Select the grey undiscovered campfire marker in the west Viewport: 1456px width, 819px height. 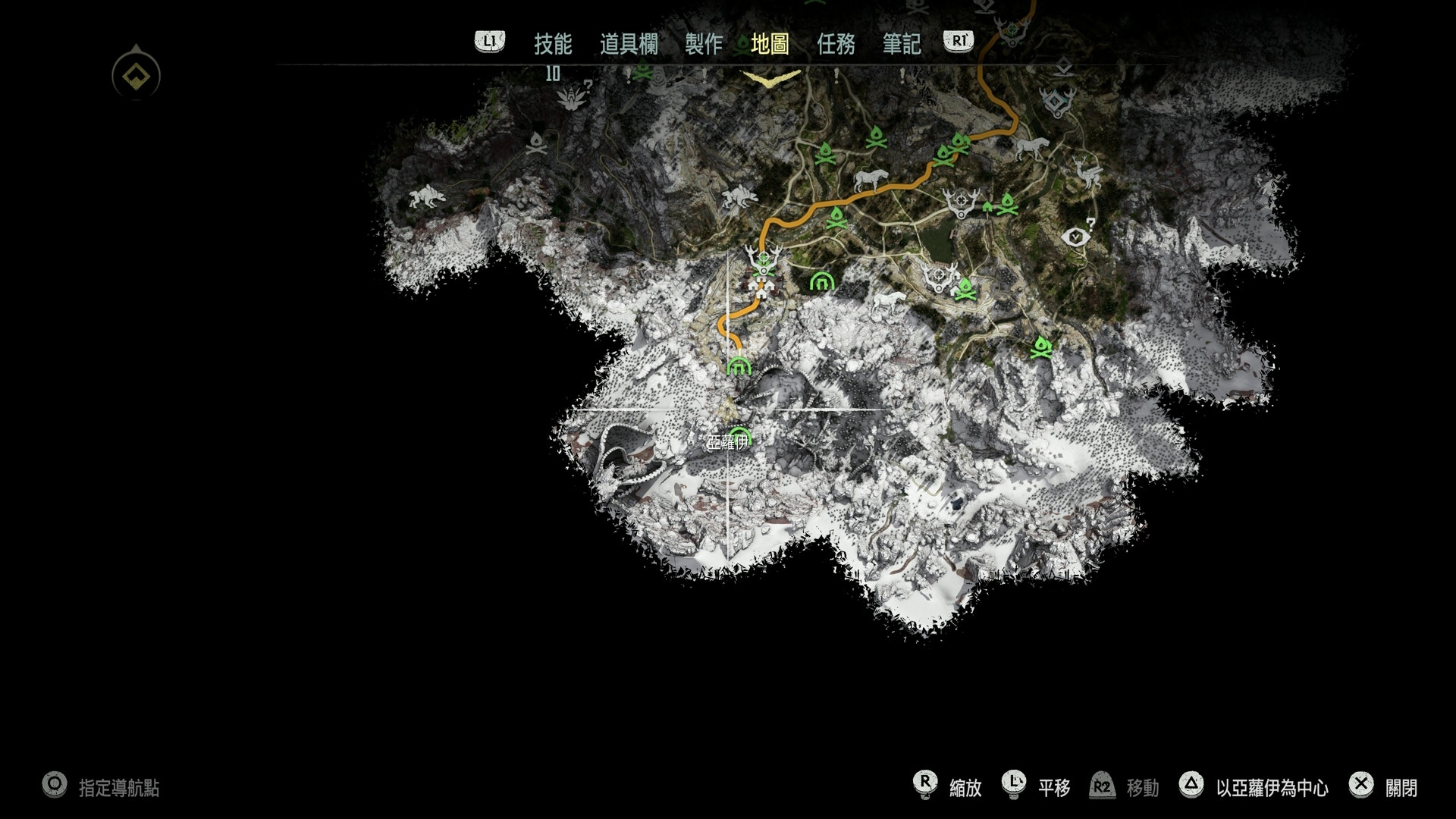click(536, 143)
